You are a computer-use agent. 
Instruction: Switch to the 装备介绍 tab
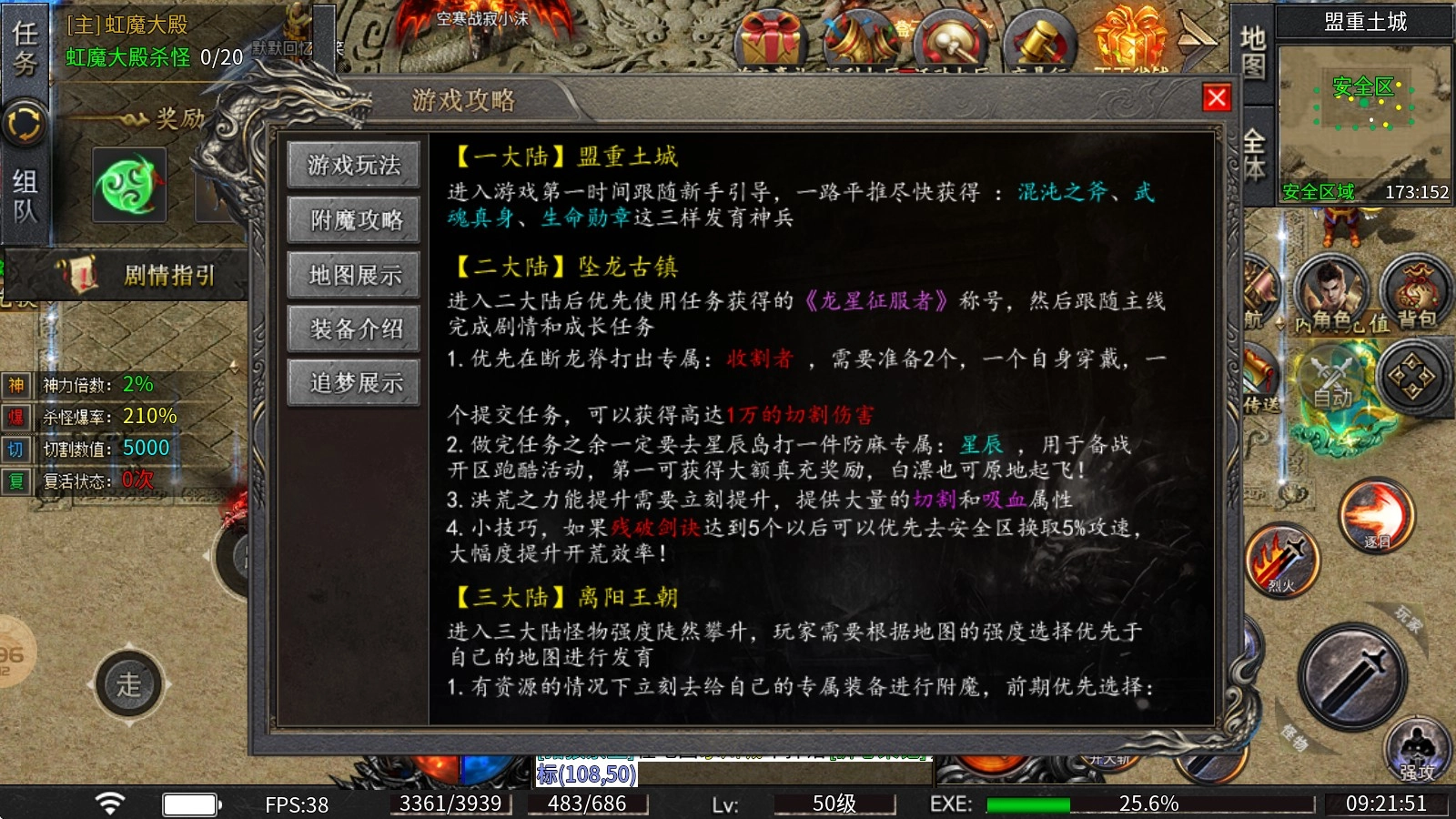353,329
